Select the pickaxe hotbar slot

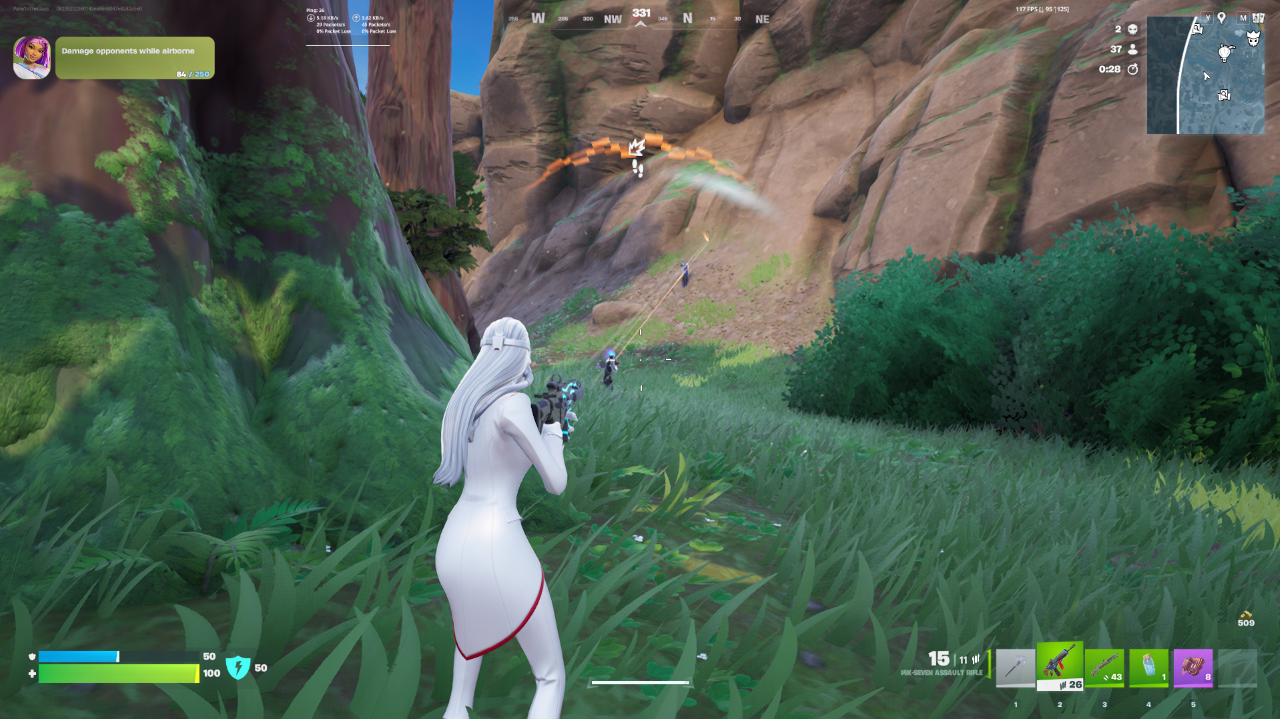click(x=1016, y=669)
